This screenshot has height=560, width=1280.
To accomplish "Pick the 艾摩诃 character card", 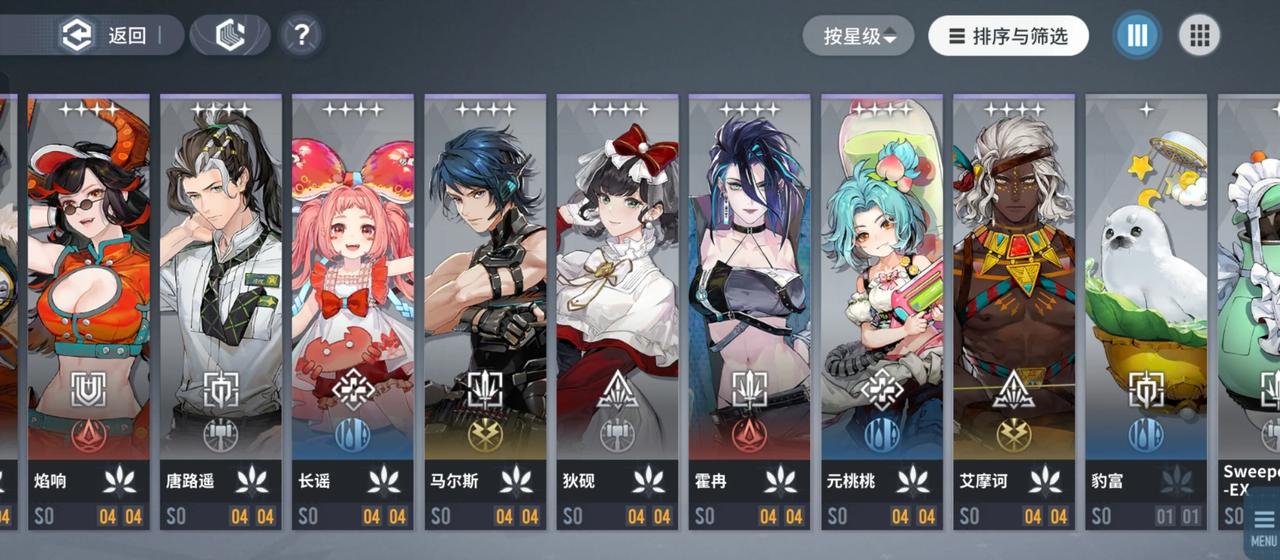I will [x=1013, y=300].
